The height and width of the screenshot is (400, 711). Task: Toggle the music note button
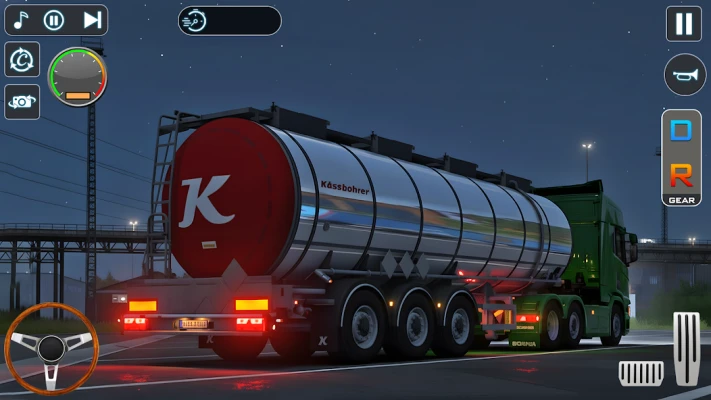tap(21, 19)
